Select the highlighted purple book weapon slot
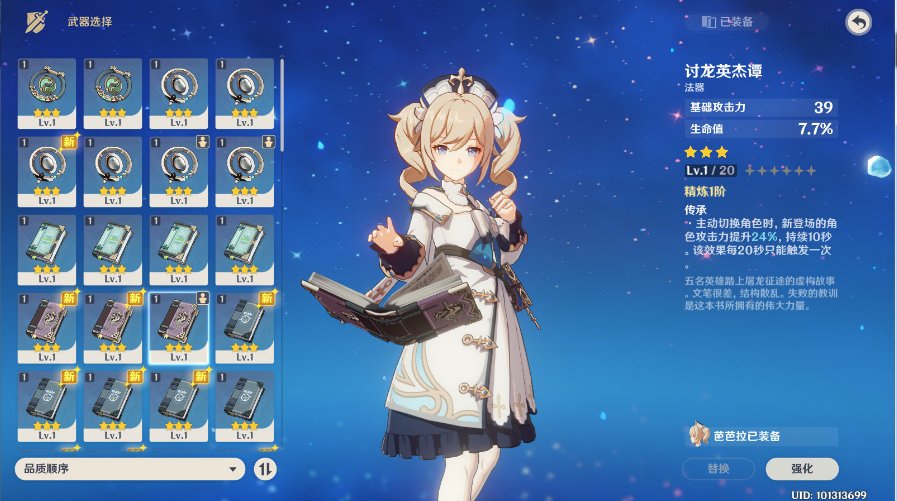Screen dimensions: 897x501 [178, 327]
